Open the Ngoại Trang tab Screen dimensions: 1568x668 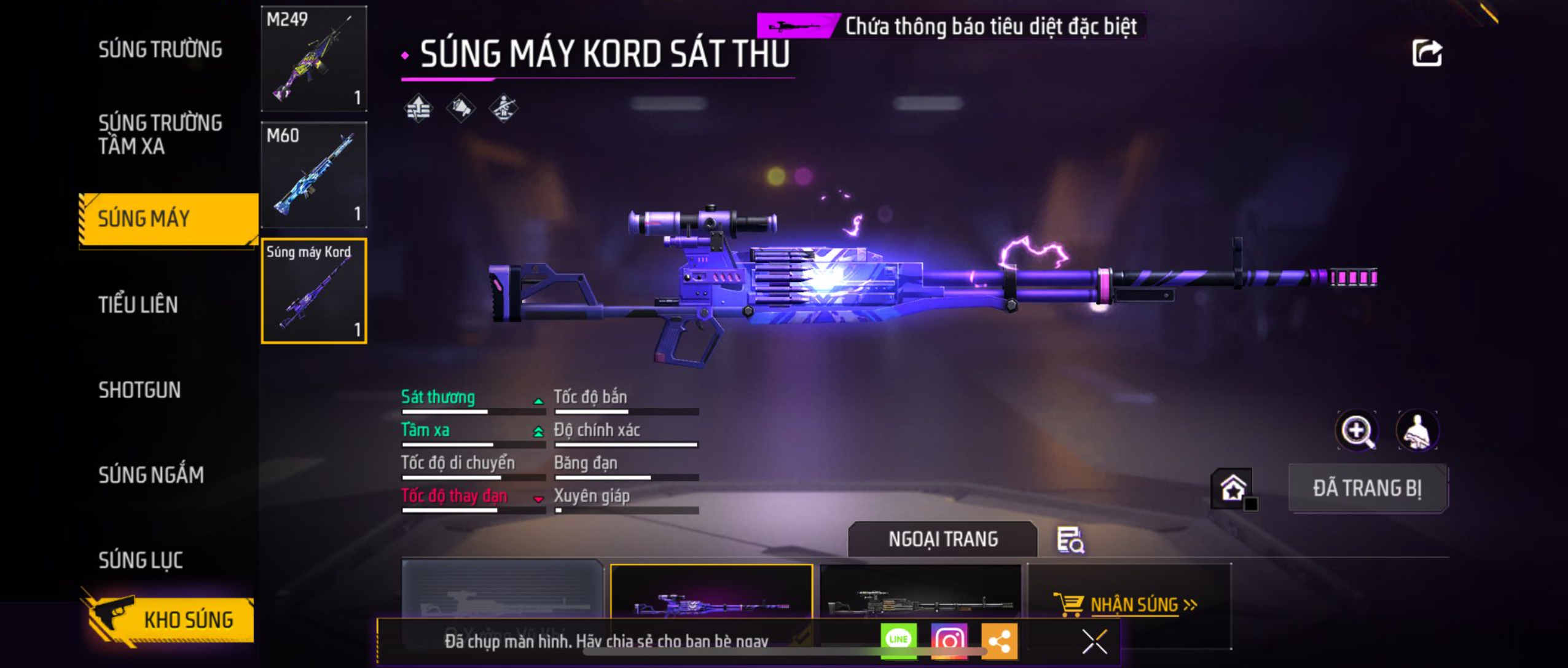point(943,539)
